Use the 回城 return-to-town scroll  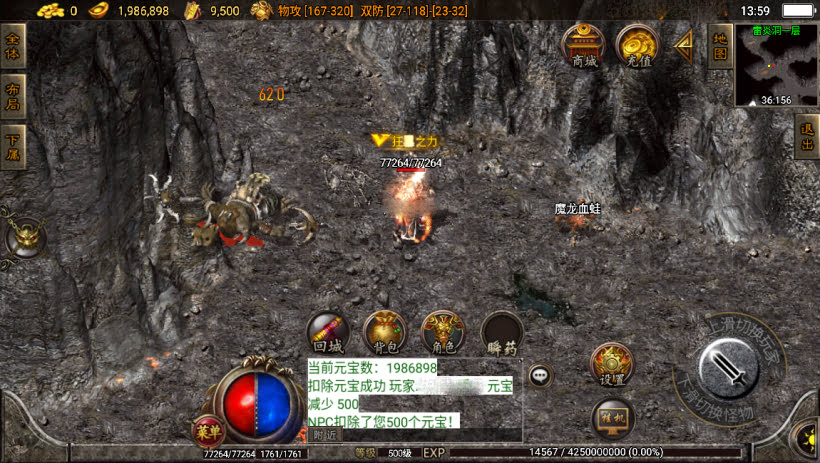click(x=328, y=334)
